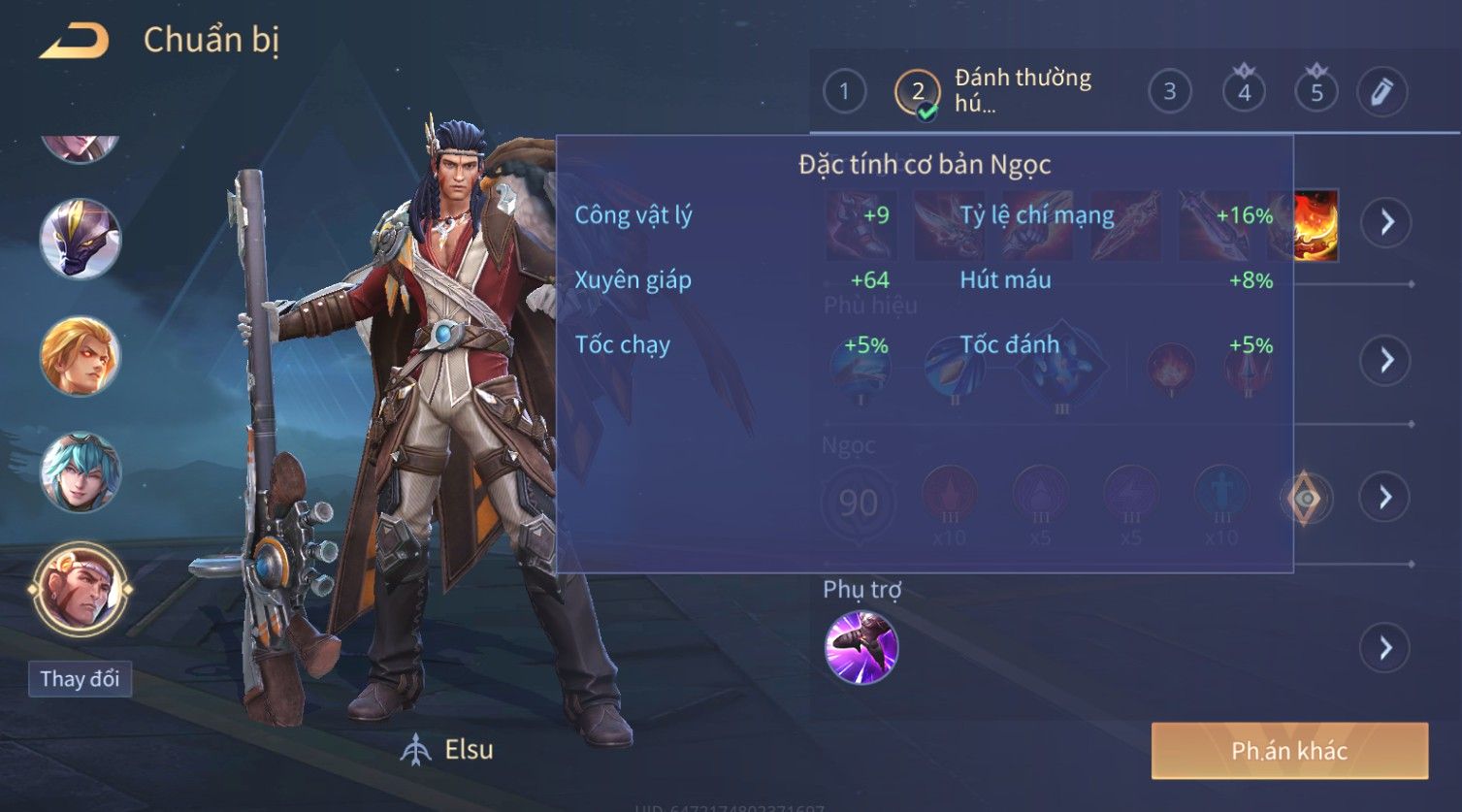Image resolution: width=1462 pixels, height=812 pixels.
Task: Select preset slot 1
Action: pos(844,92)
